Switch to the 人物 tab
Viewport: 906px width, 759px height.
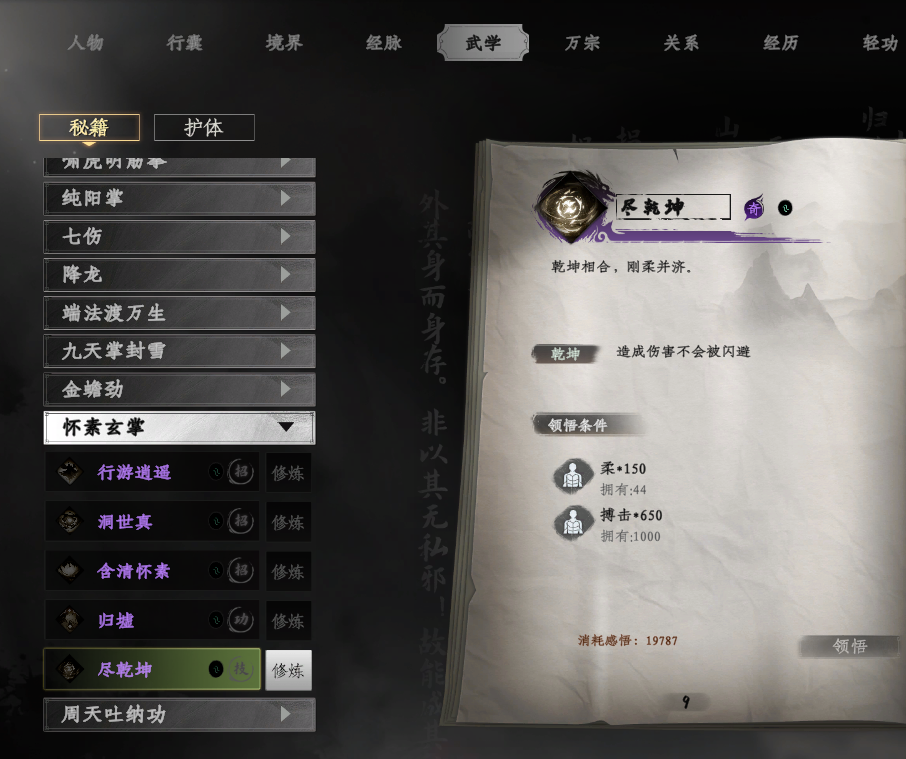86,43
